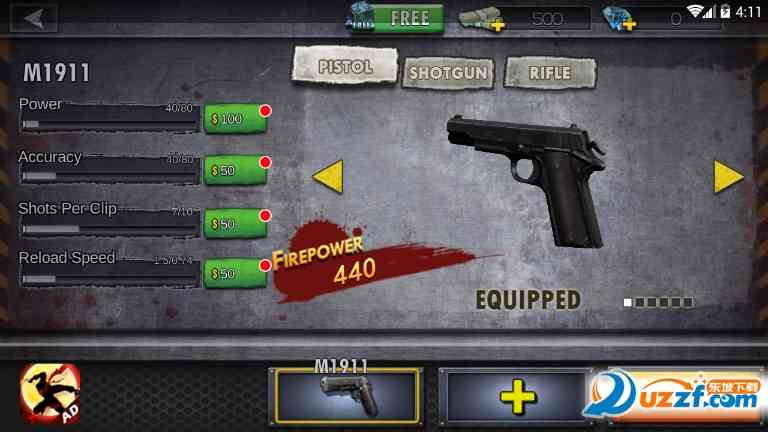This screenshot has height=432, width=768.
Task: Upgrade Shots Per Clip for $50
Action: click(235, 222)
